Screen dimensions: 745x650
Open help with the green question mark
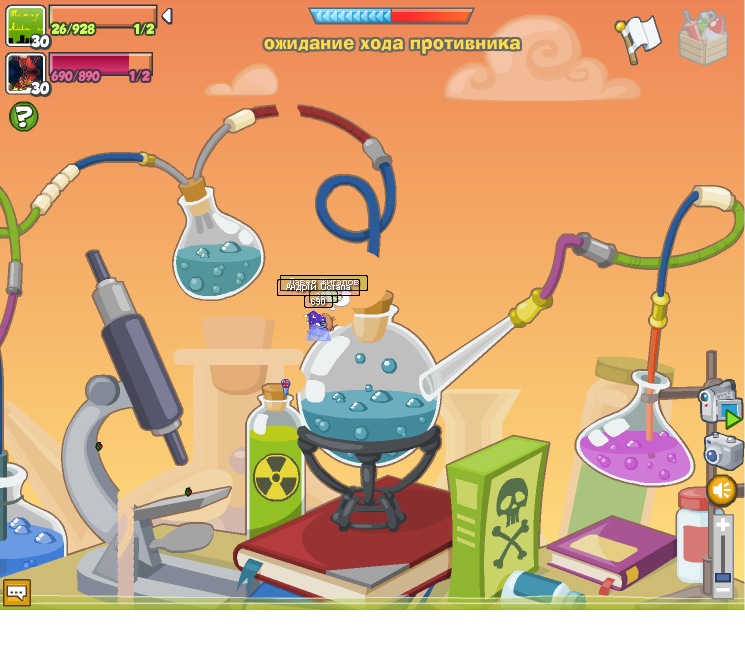[23, 117]
